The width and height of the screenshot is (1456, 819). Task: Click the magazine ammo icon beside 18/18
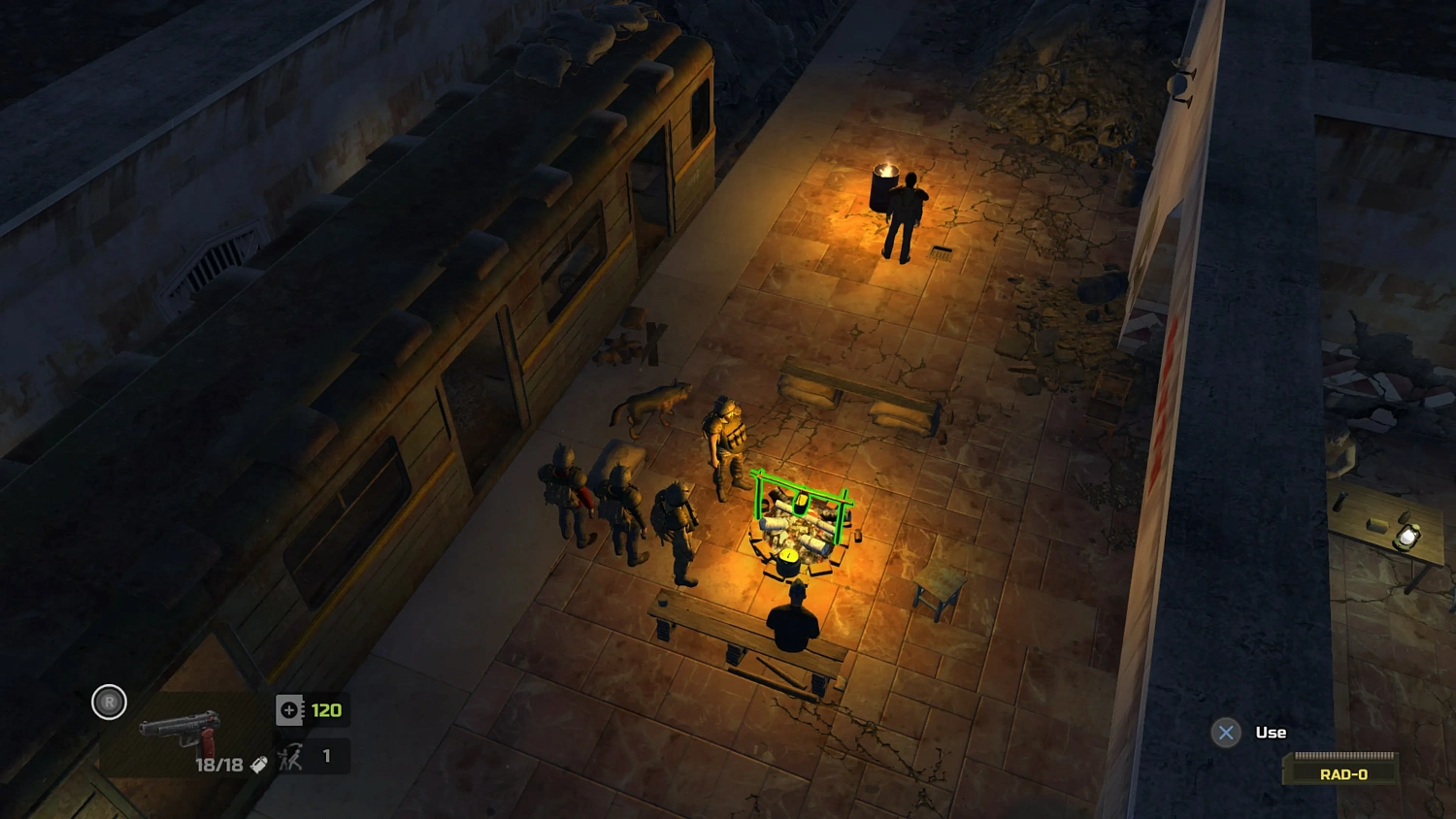pos(258,765)
